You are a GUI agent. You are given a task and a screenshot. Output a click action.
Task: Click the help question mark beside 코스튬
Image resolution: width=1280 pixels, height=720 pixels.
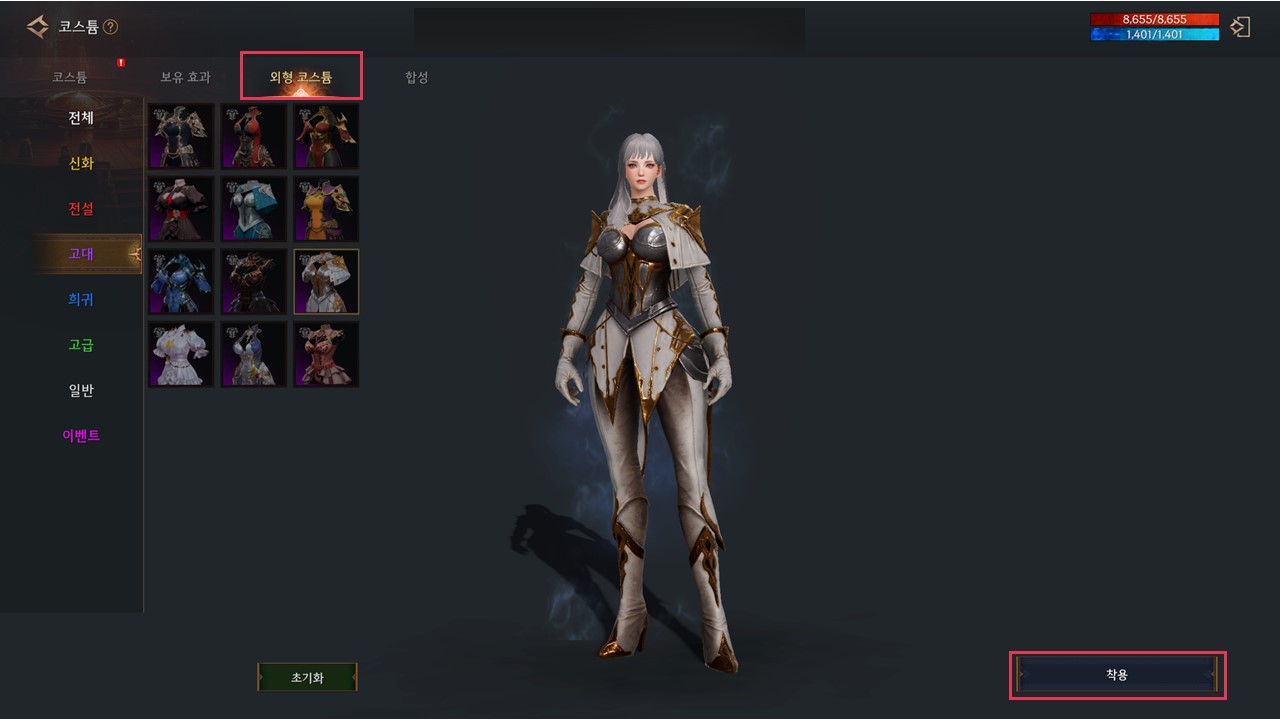click(110, 27)
